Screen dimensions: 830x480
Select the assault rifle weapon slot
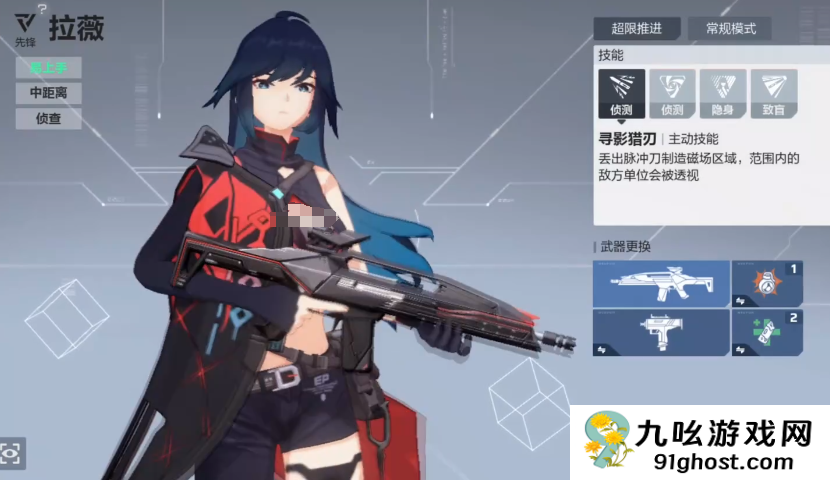pyautogui.click(x=660, y=283)
